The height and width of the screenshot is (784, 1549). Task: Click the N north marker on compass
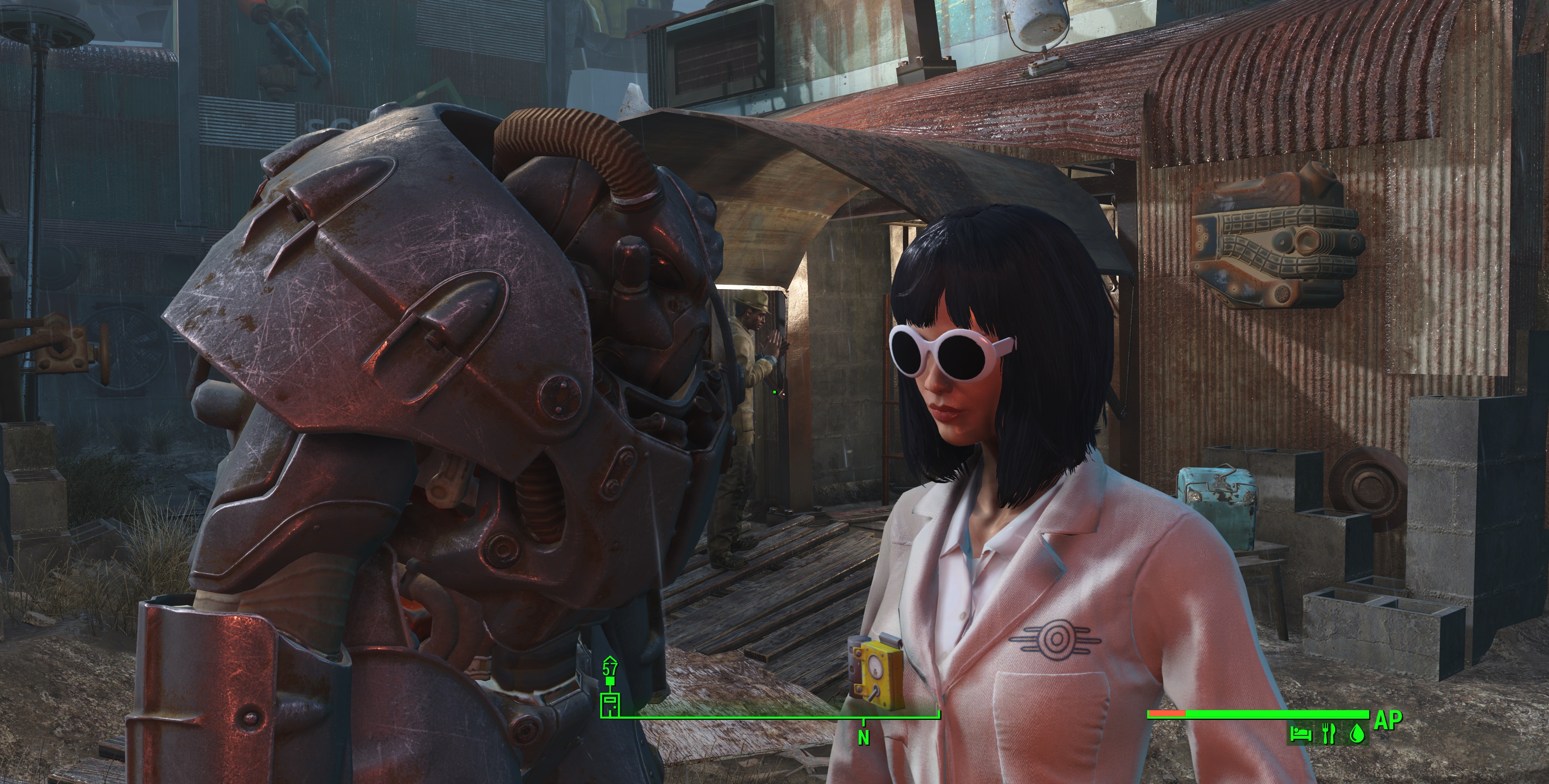[864, 738]
